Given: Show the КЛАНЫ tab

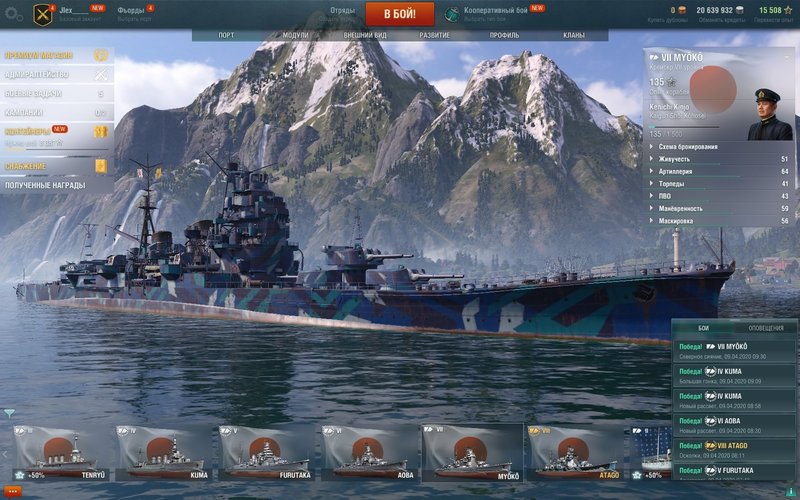Looking at the screenshot, I should pyautogui.click(x=574, y=35).
